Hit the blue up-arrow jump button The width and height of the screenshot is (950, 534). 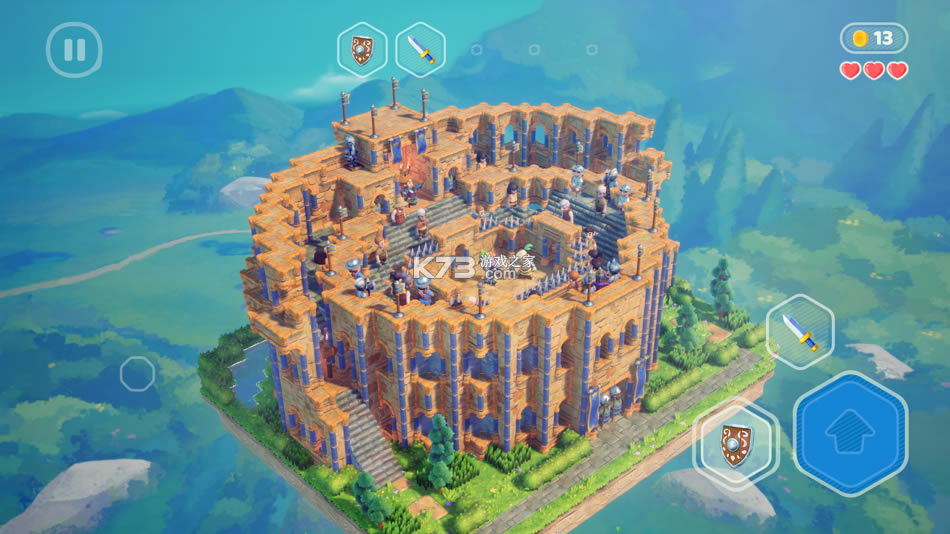850,433
